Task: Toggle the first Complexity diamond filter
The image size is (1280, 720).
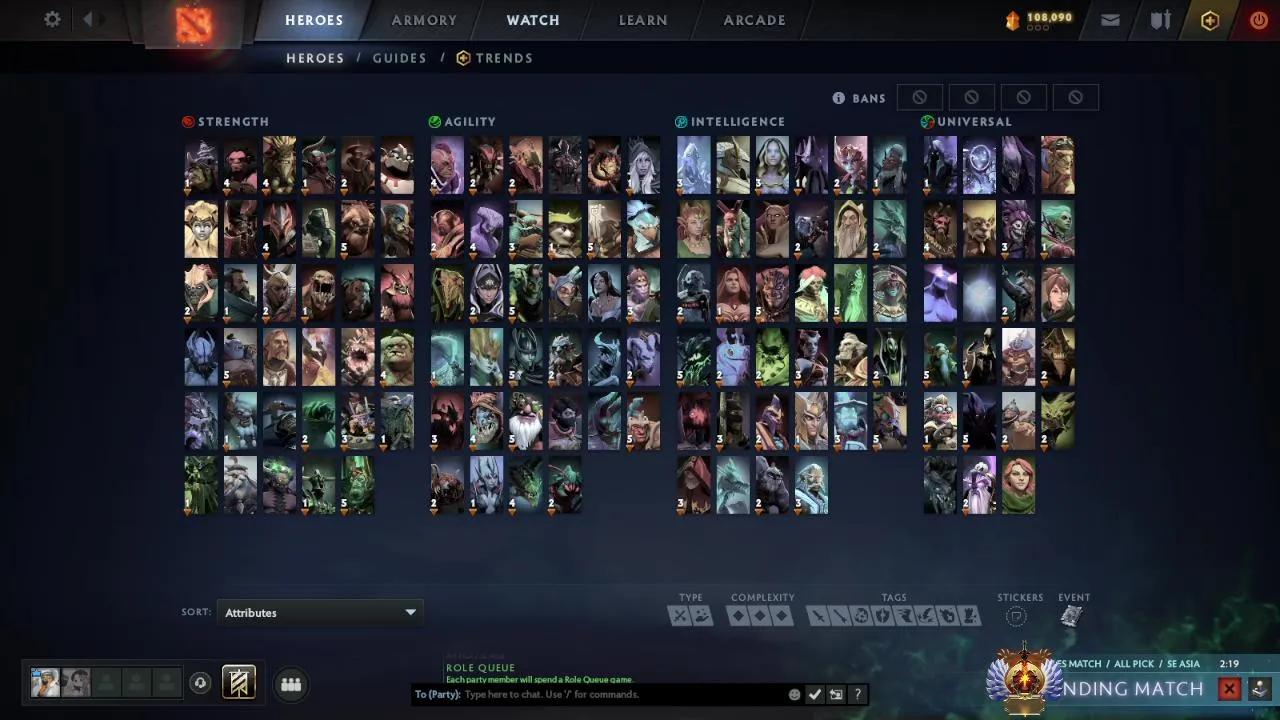Action: [739, 616]
